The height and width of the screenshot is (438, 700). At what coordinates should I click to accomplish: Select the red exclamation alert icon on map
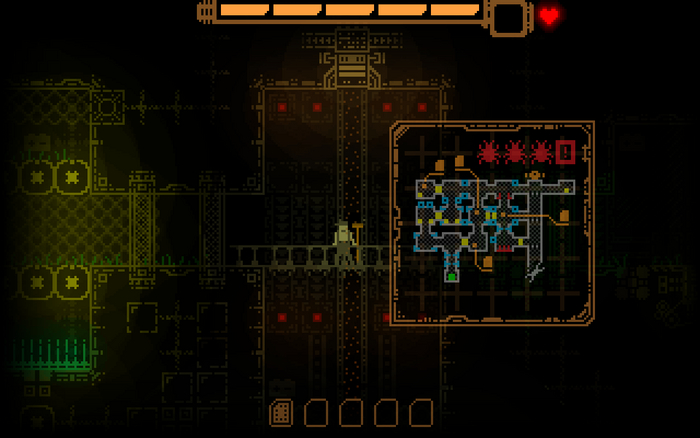coord(566,153)
